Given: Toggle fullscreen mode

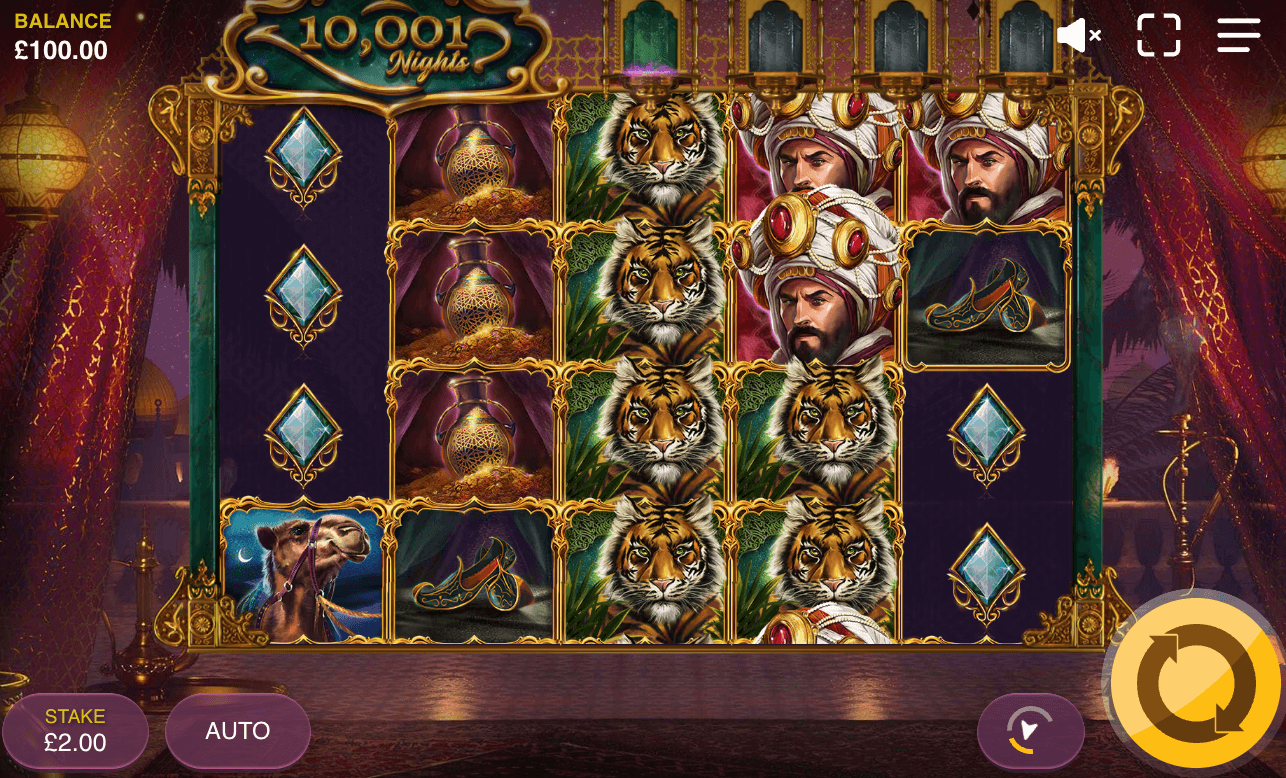Looking at the screenshot, I should pyautogui.click(x=1158, y=35).
